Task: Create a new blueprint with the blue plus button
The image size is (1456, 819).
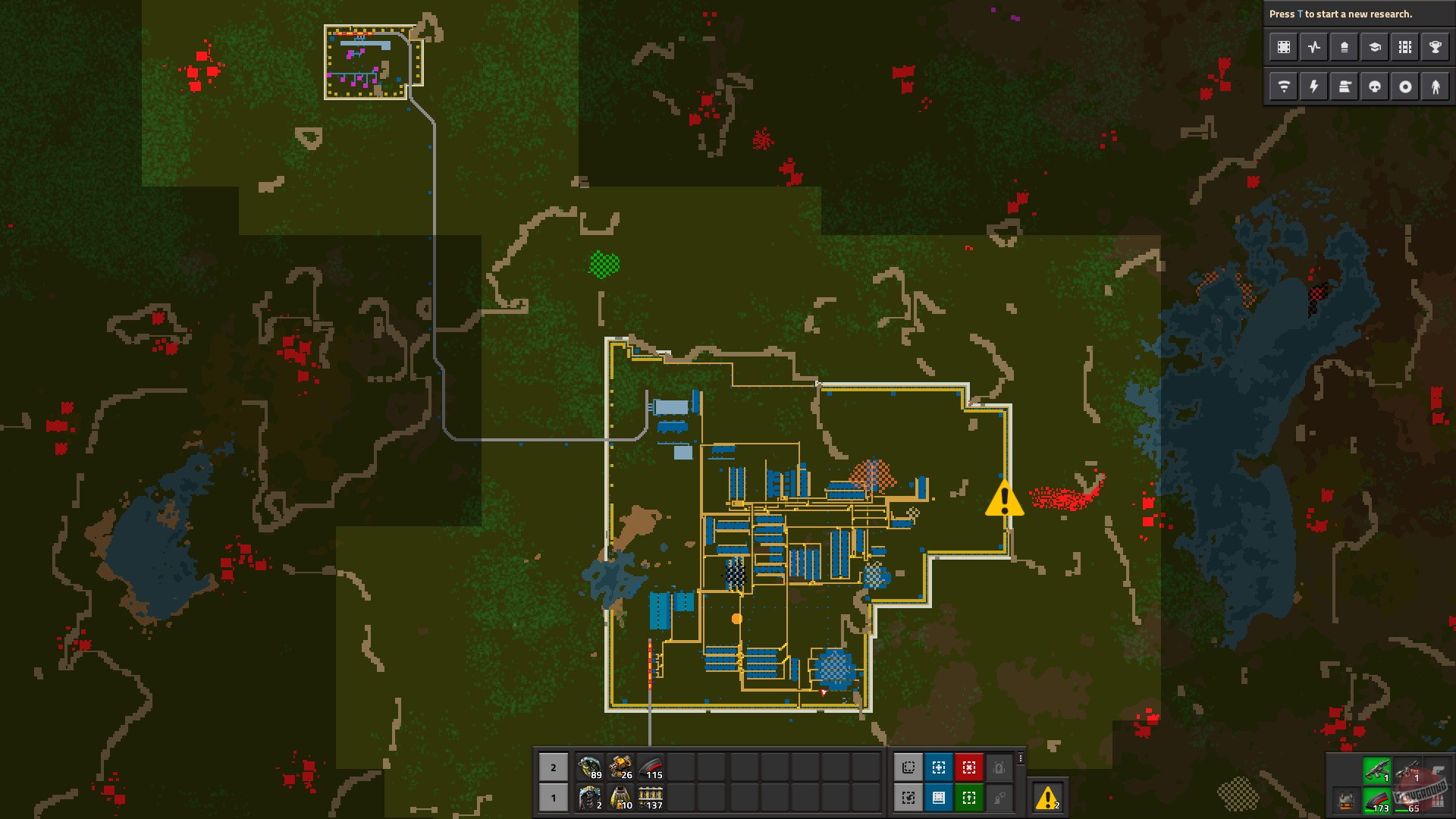Action: [x=938, y=767]
